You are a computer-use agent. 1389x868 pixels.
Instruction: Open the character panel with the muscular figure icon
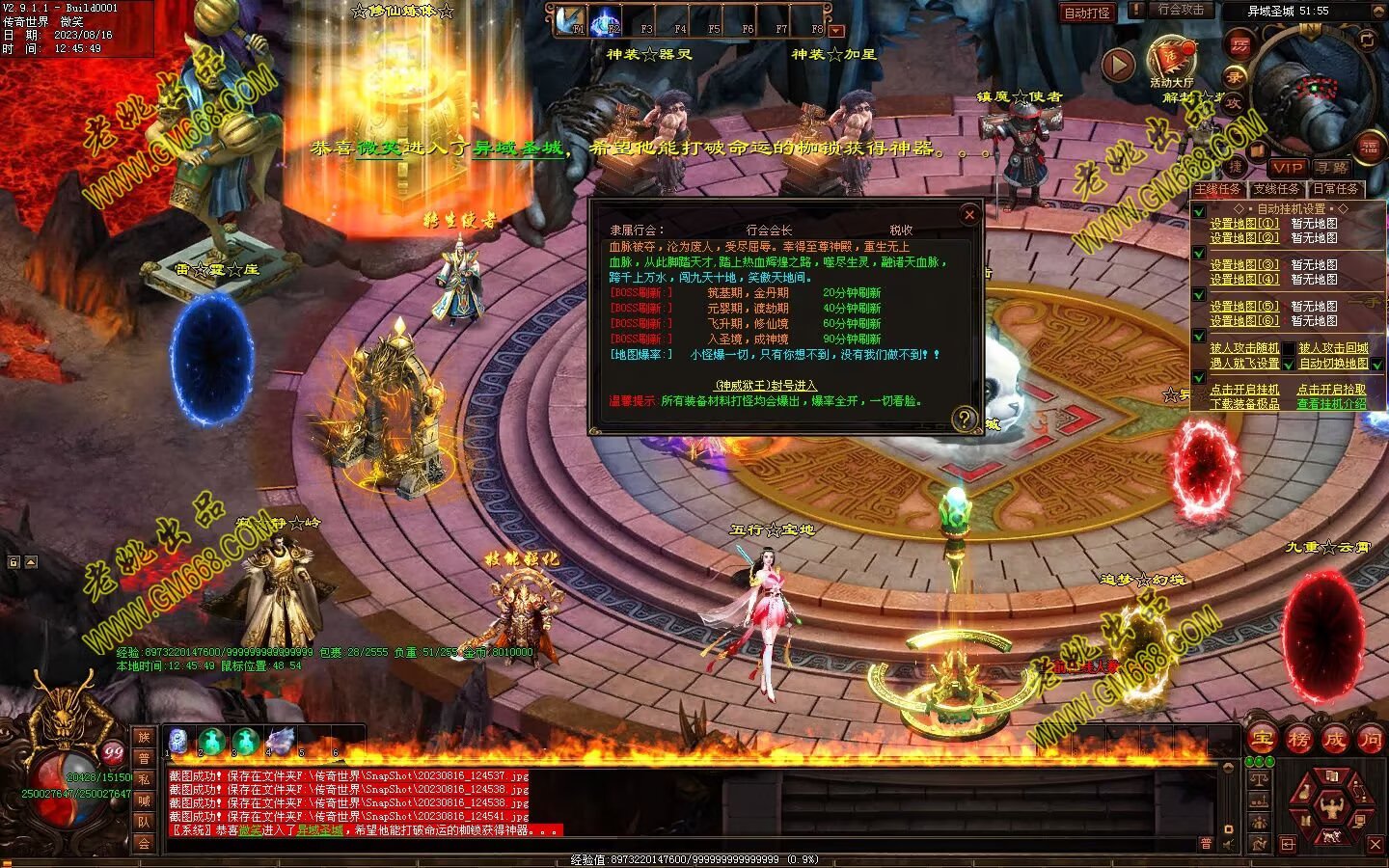coord(1334,804)
